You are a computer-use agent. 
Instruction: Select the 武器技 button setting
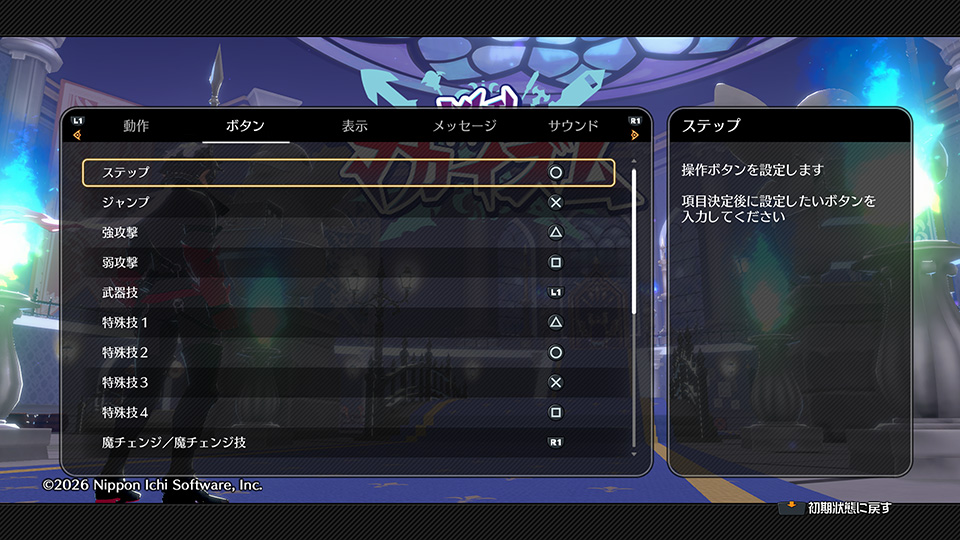[348, 292]
